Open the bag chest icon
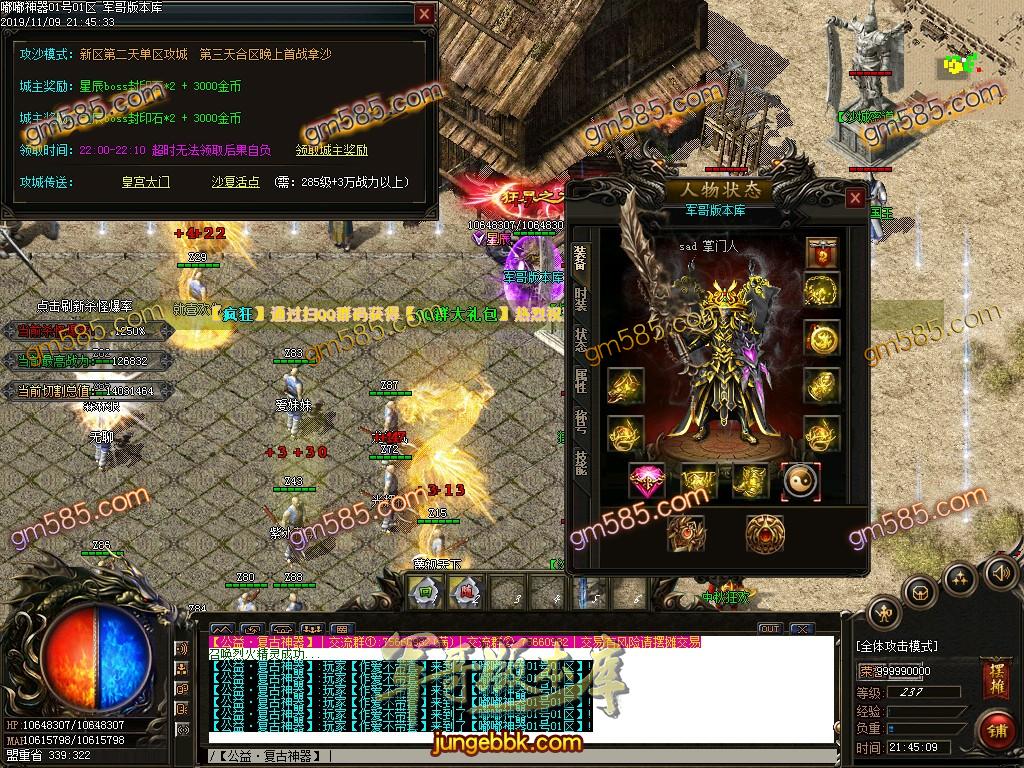This screenshot has height=768, width=1024. (920, 593)
